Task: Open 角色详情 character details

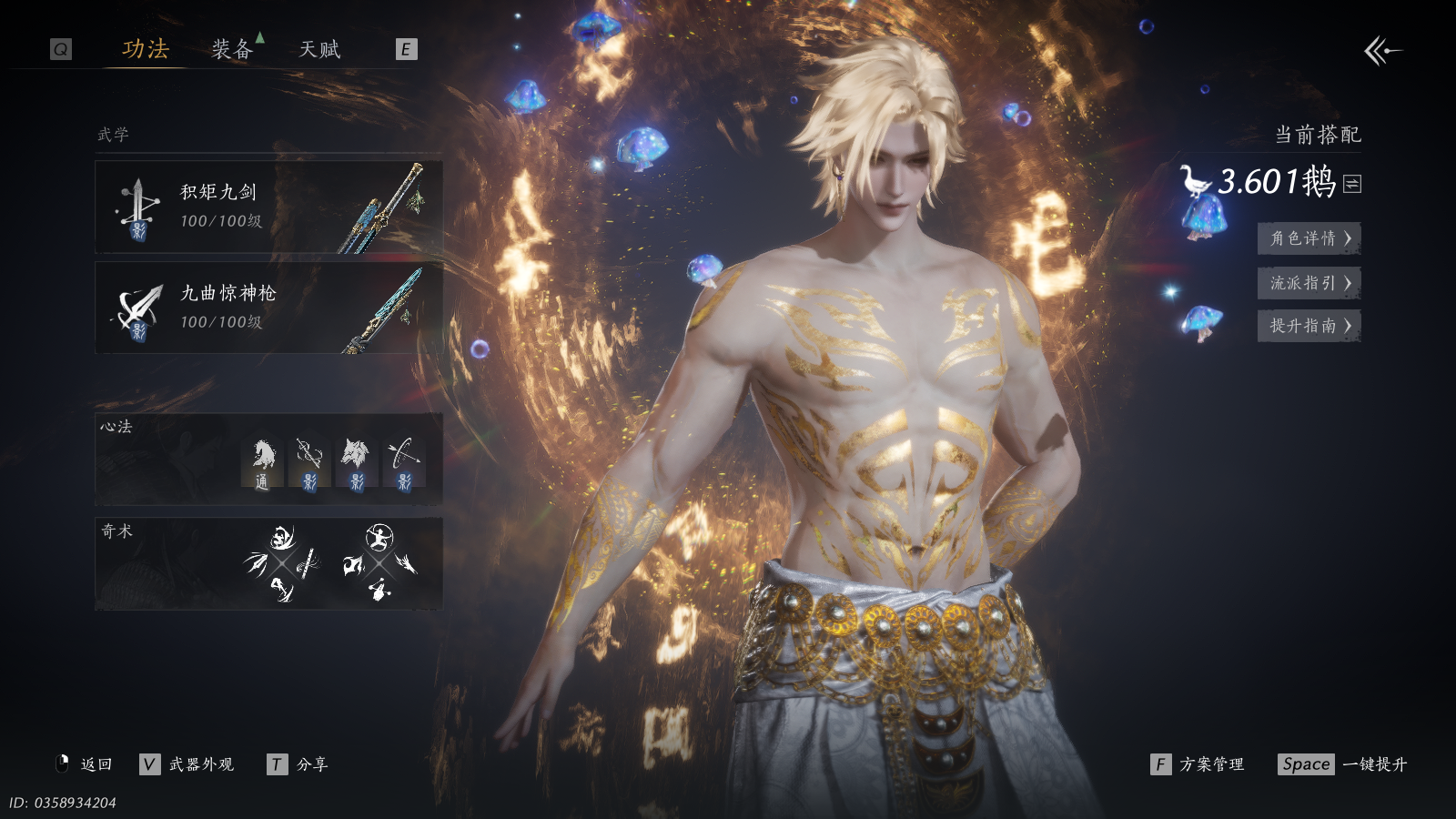Action: click(1309, 238)
